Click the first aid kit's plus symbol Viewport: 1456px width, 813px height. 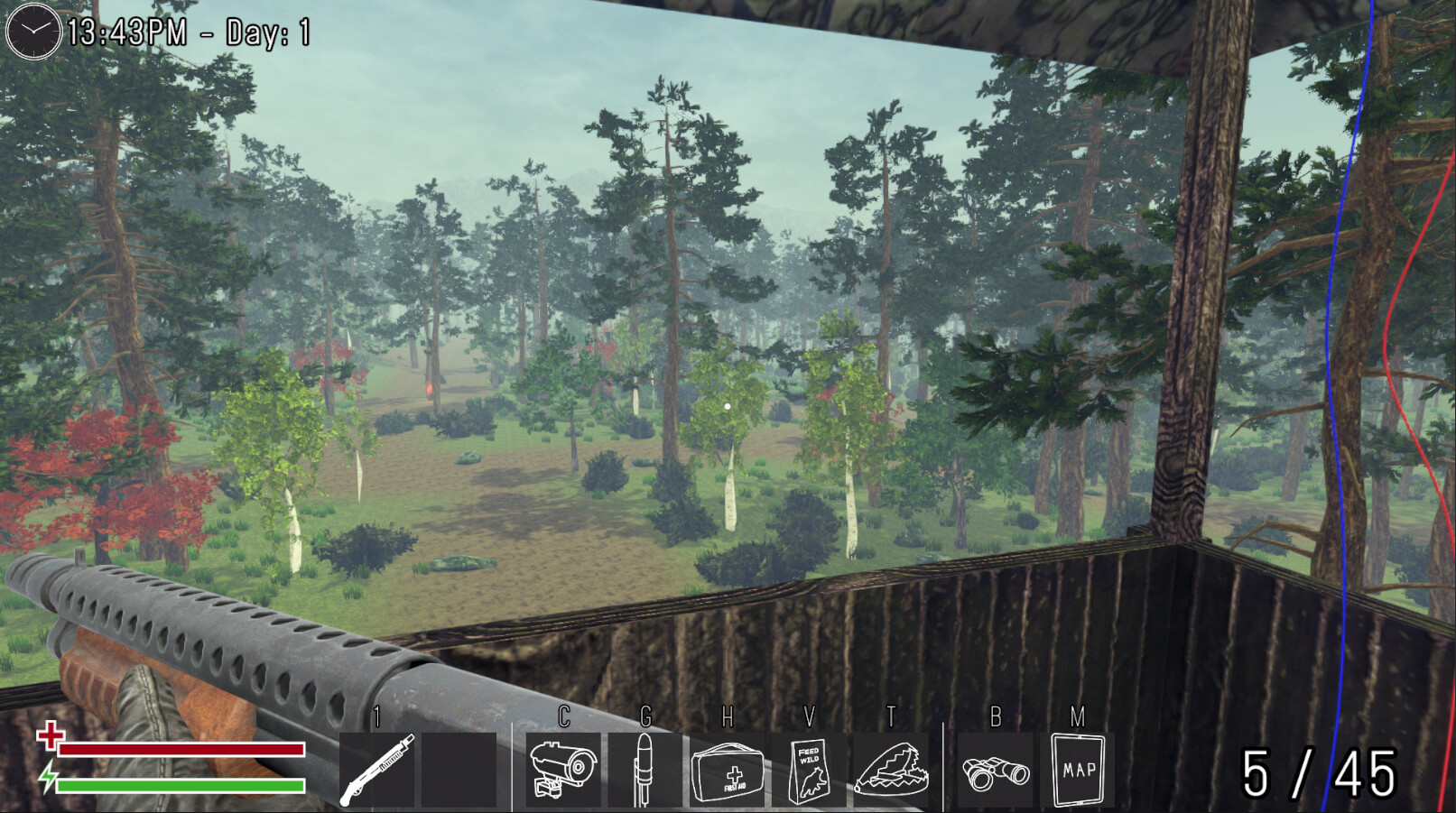pyautogui.click(x=733, y=775)
